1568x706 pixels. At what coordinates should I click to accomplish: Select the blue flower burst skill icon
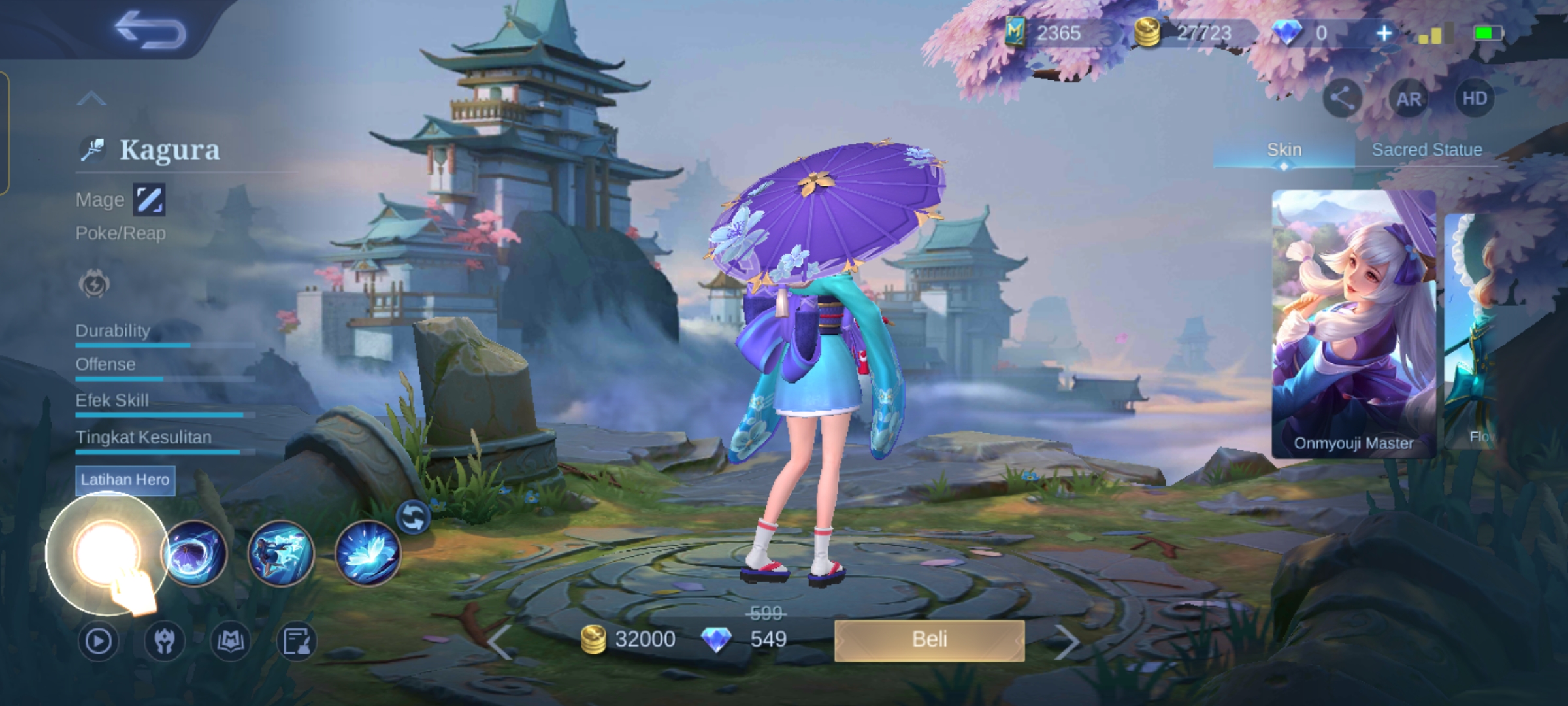(367, 554)
